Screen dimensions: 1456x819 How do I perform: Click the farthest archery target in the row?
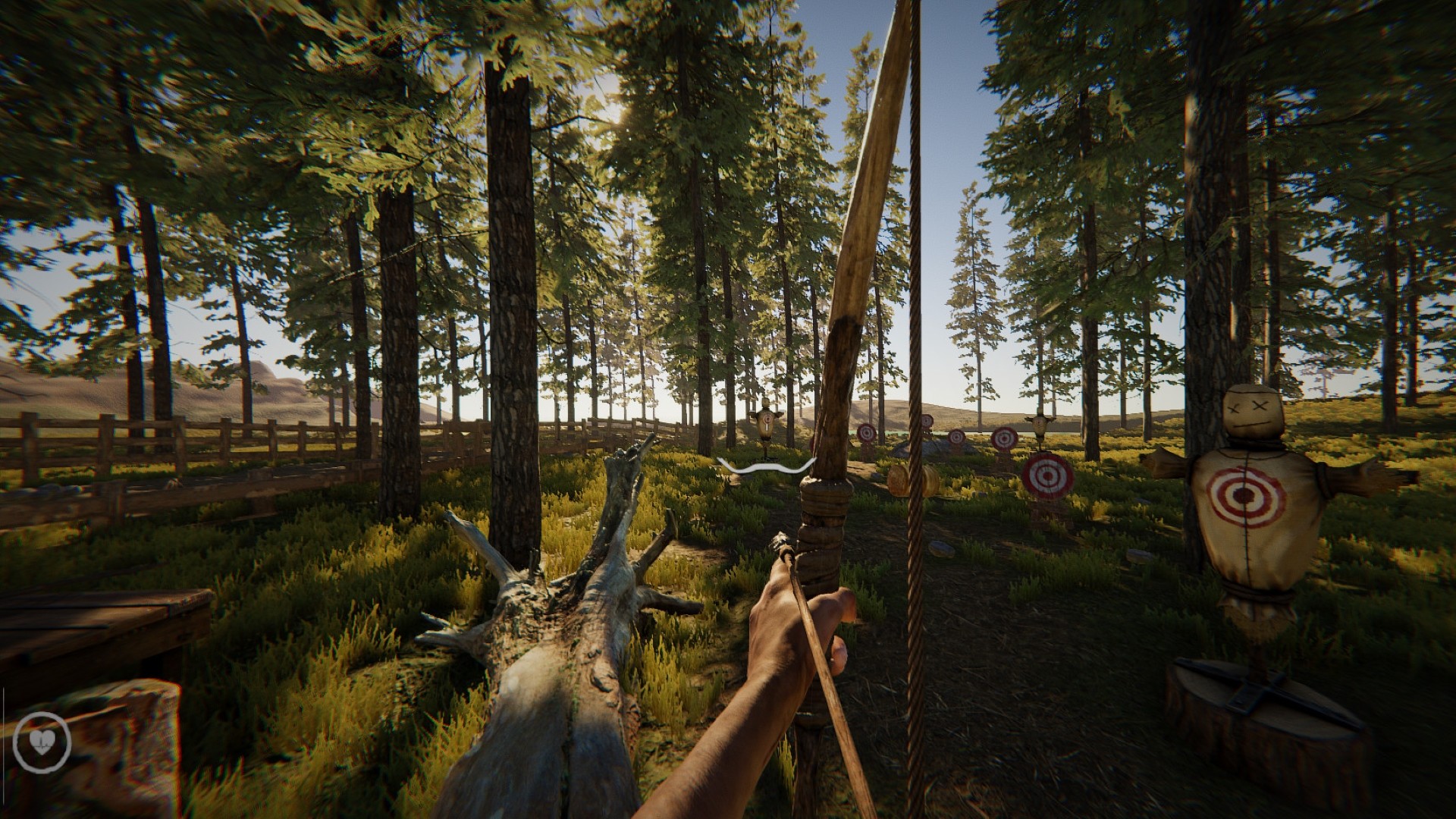click(x=926, y=420)
